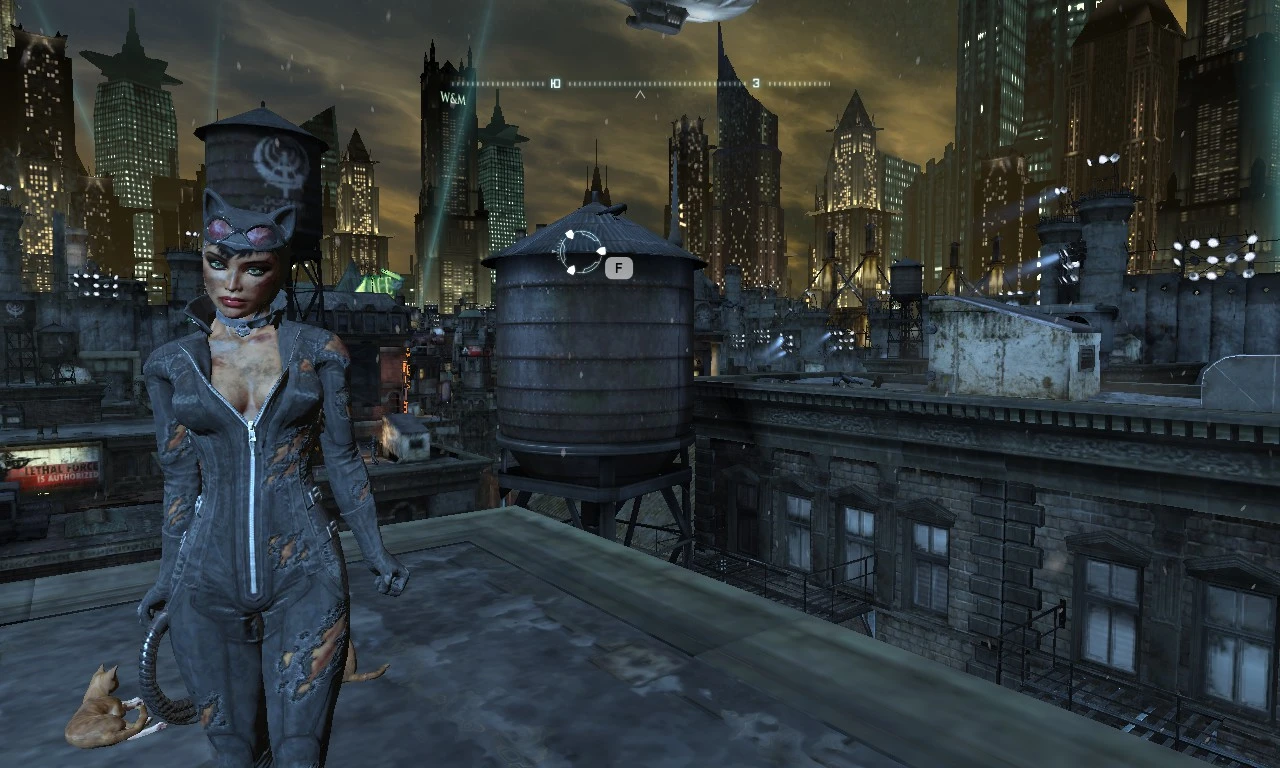Click the W&M building sign
This screenshot has height=768, width=1280.
pyautogui.click(x=452, y=97)
